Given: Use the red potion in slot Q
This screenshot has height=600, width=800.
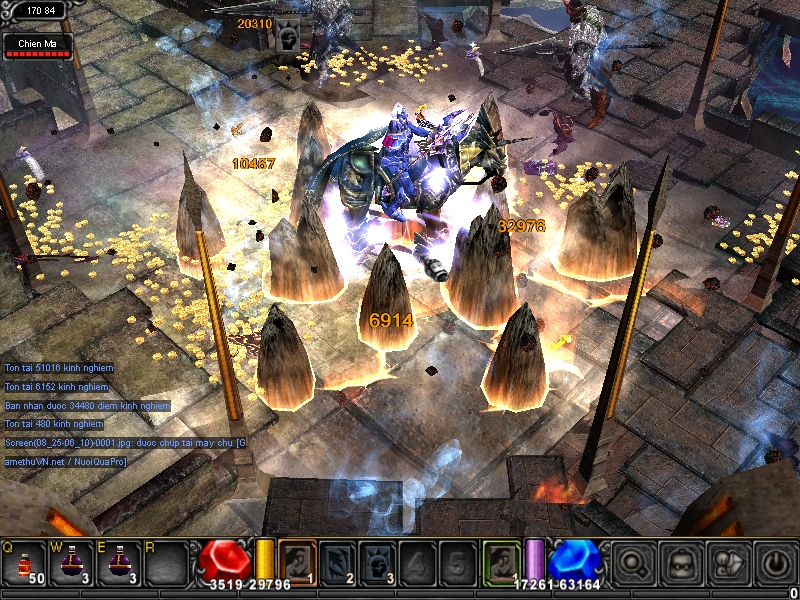Looking at the screenshot, I should pos(25,563).
